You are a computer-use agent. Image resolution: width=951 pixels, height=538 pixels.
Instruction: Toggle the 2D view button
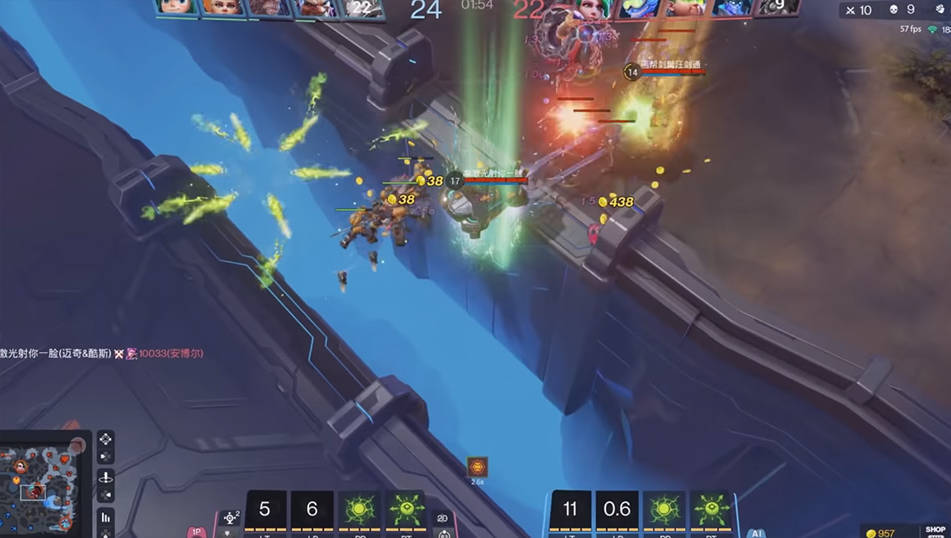442,520
